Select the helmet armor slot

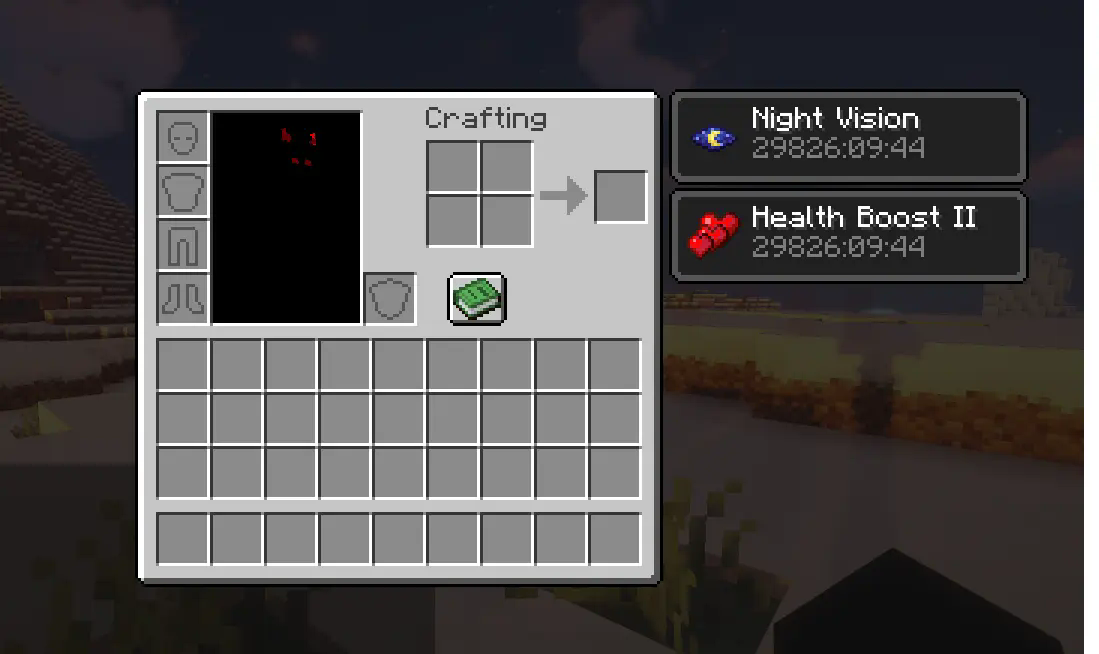coord(183,138)
